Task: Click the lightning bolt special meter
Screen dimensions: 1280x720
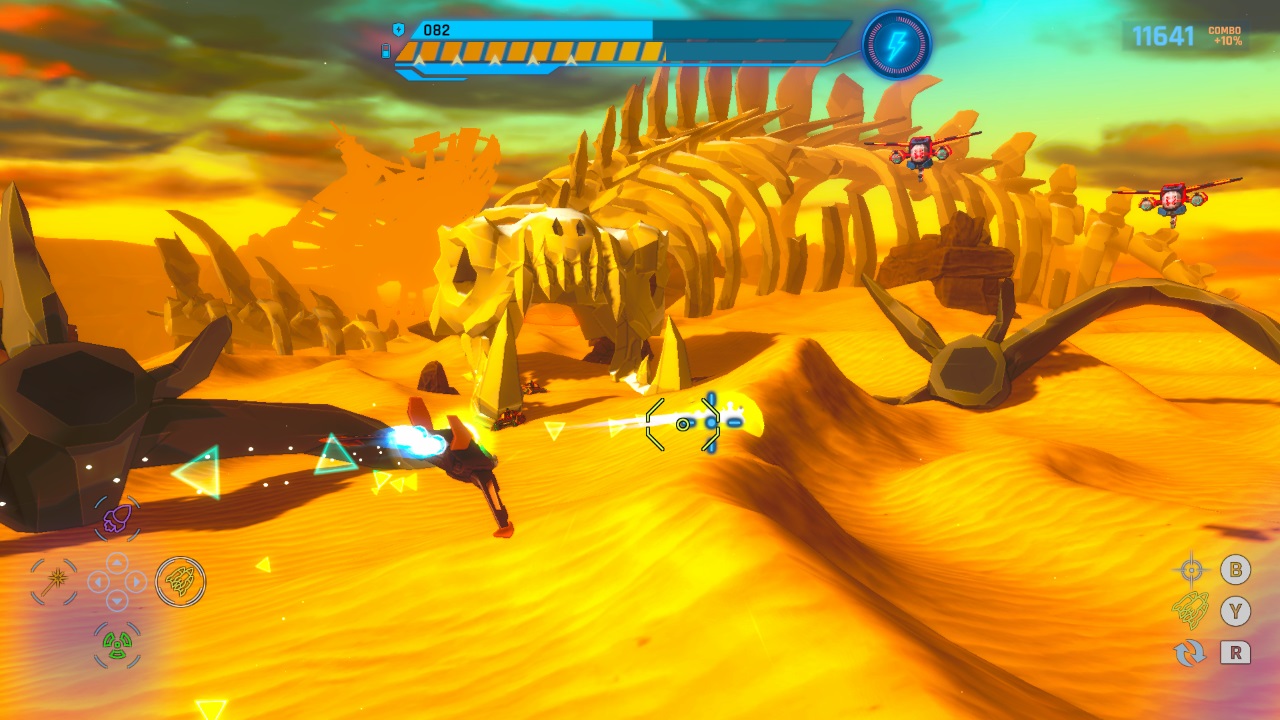Action: click(x=901, y=43)
